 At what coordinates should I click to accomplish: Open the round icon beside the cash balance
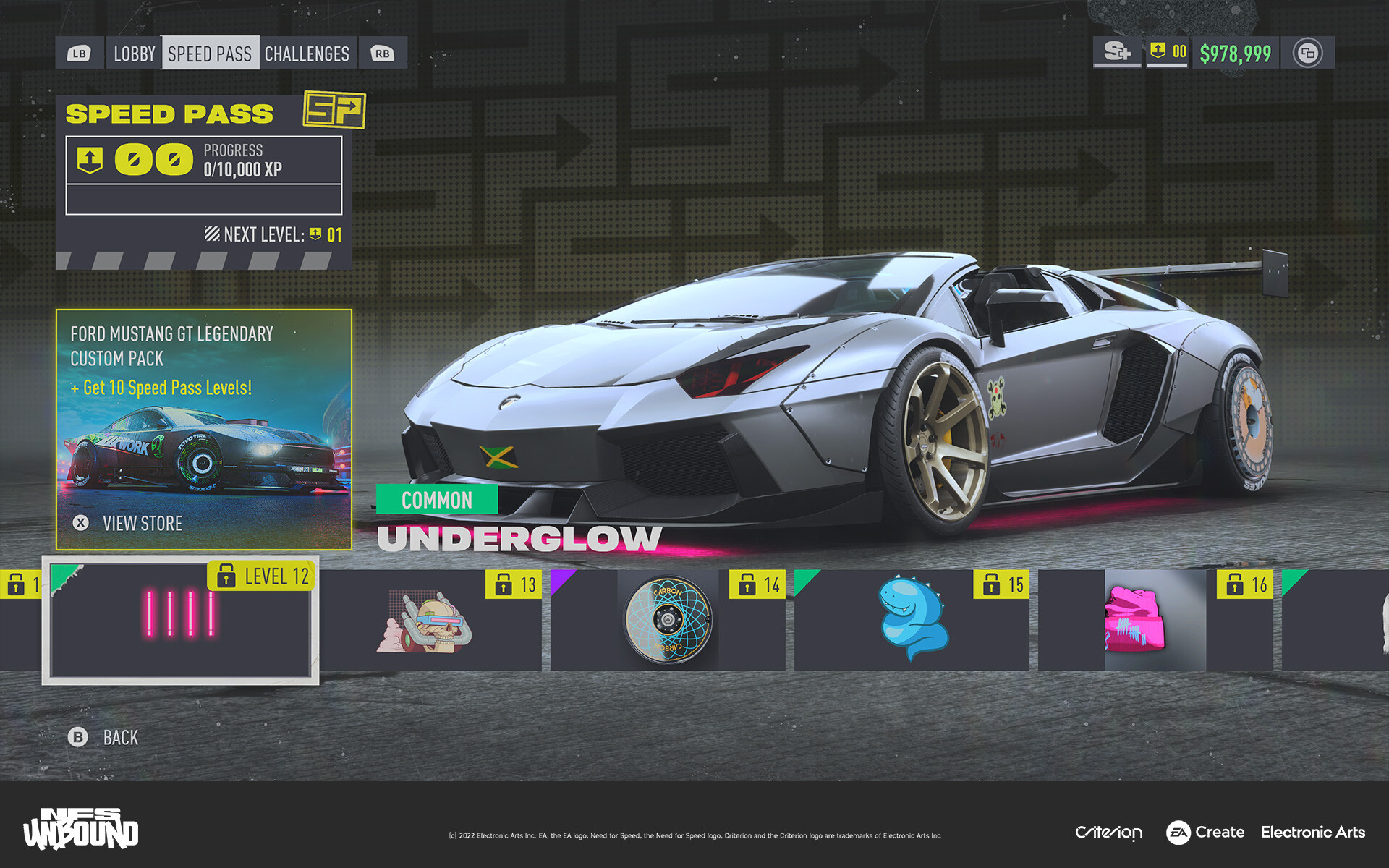click(1307, 53)
